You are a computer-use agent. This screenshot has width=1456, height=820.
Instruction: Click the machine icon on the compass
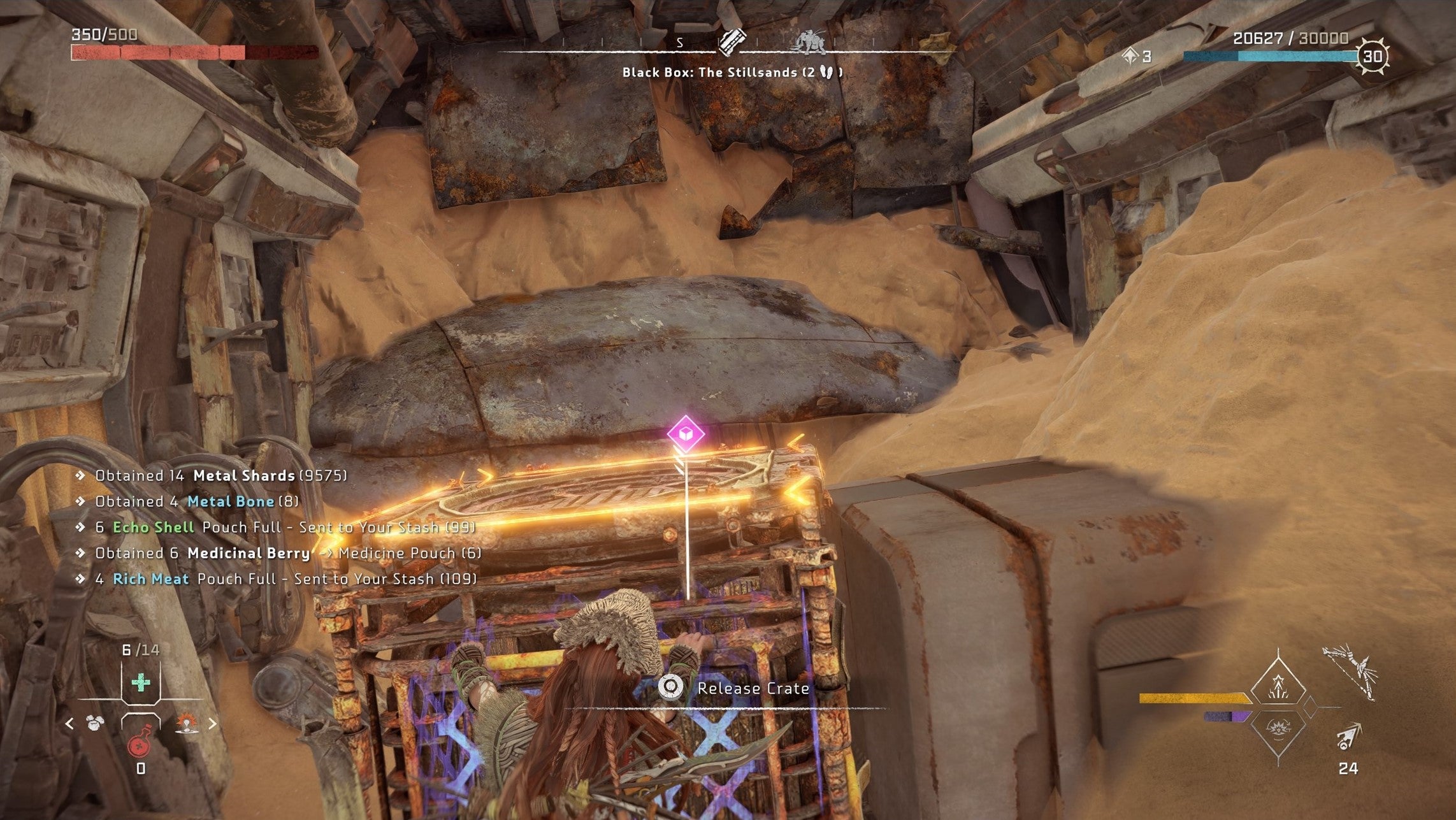coord(809,42)
